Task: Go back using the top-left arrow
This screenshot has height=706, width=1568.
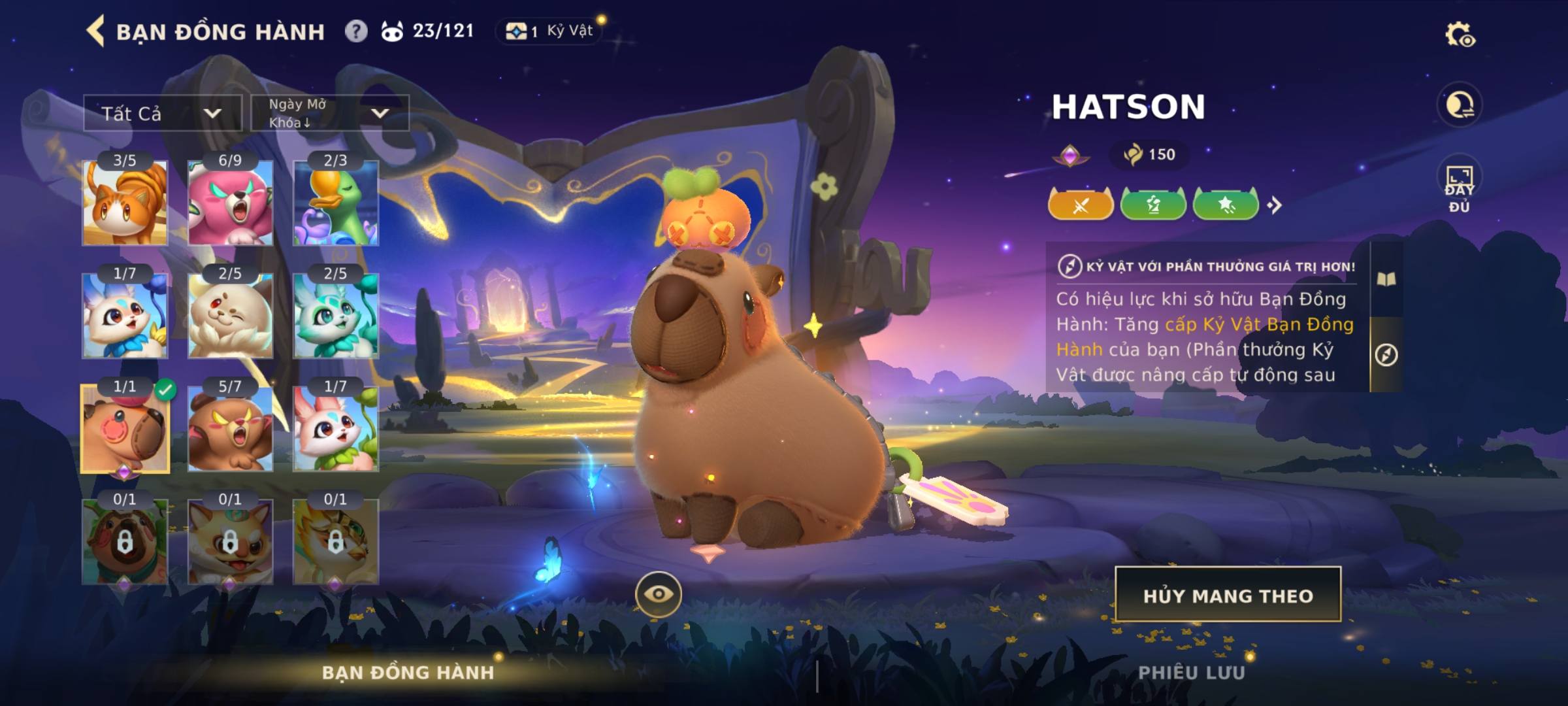Action: 95,31
